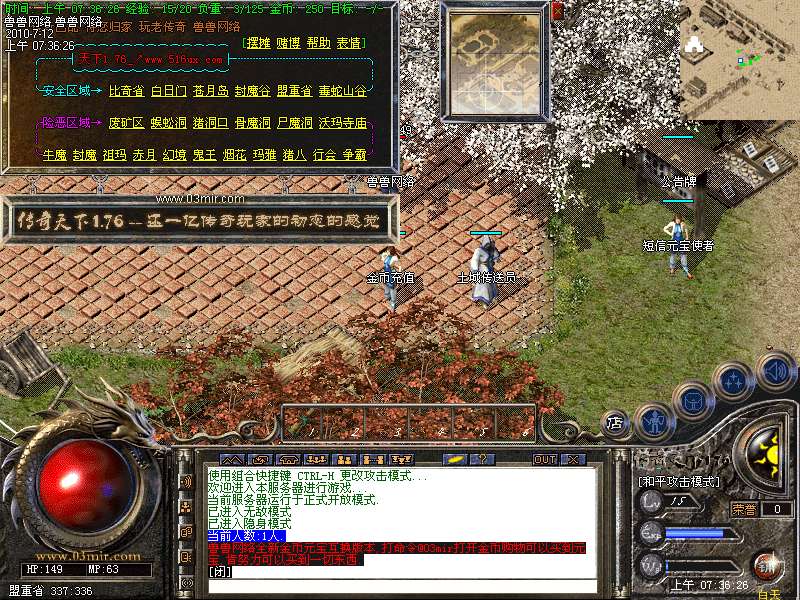The image size is (800, 600).
Task: Select 毒蛇山谷 teleport link
Action: click(x=342, y=91)
